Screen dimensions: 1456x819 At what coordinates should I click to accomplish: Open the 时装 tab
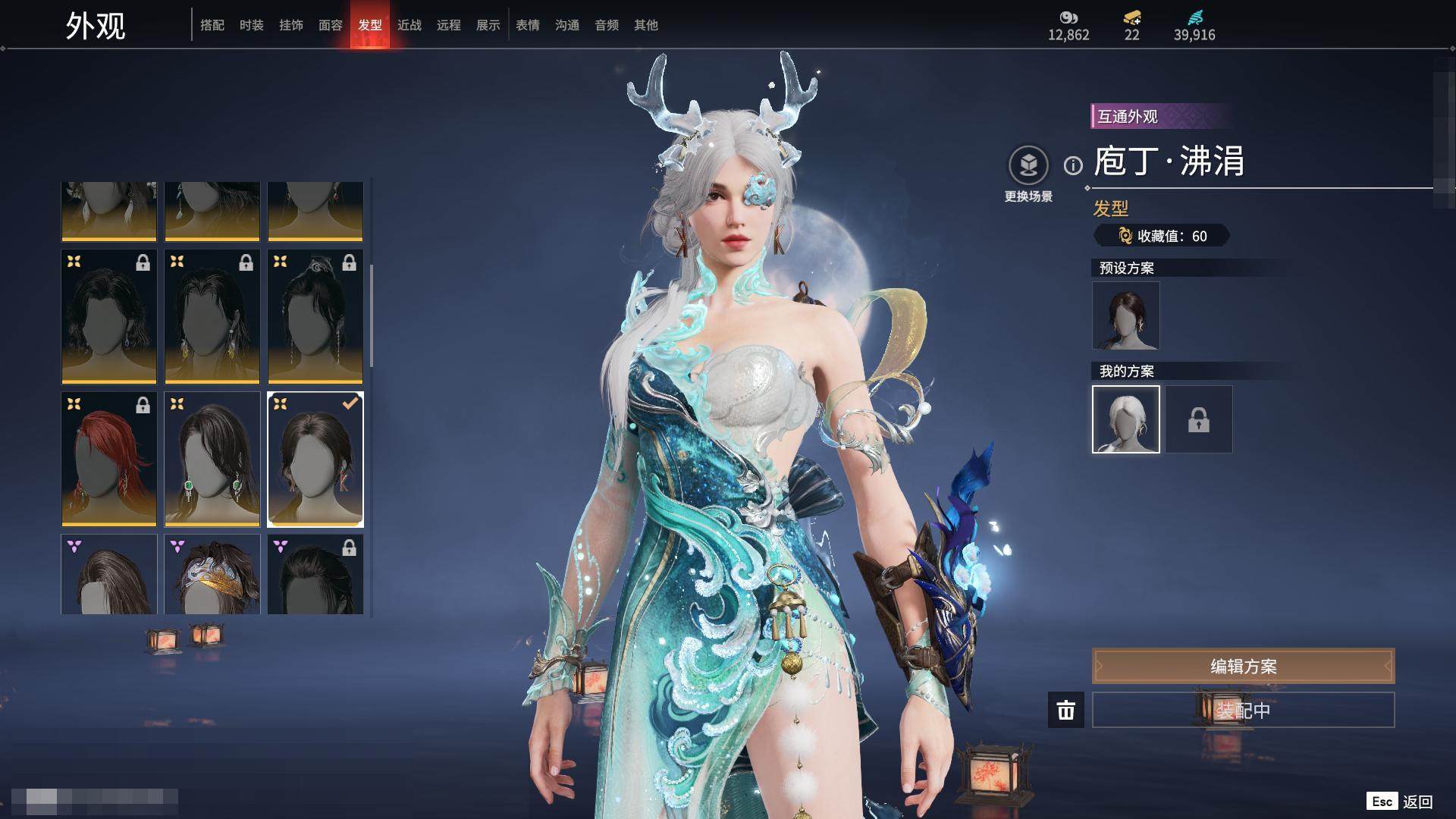coord(252,25)
